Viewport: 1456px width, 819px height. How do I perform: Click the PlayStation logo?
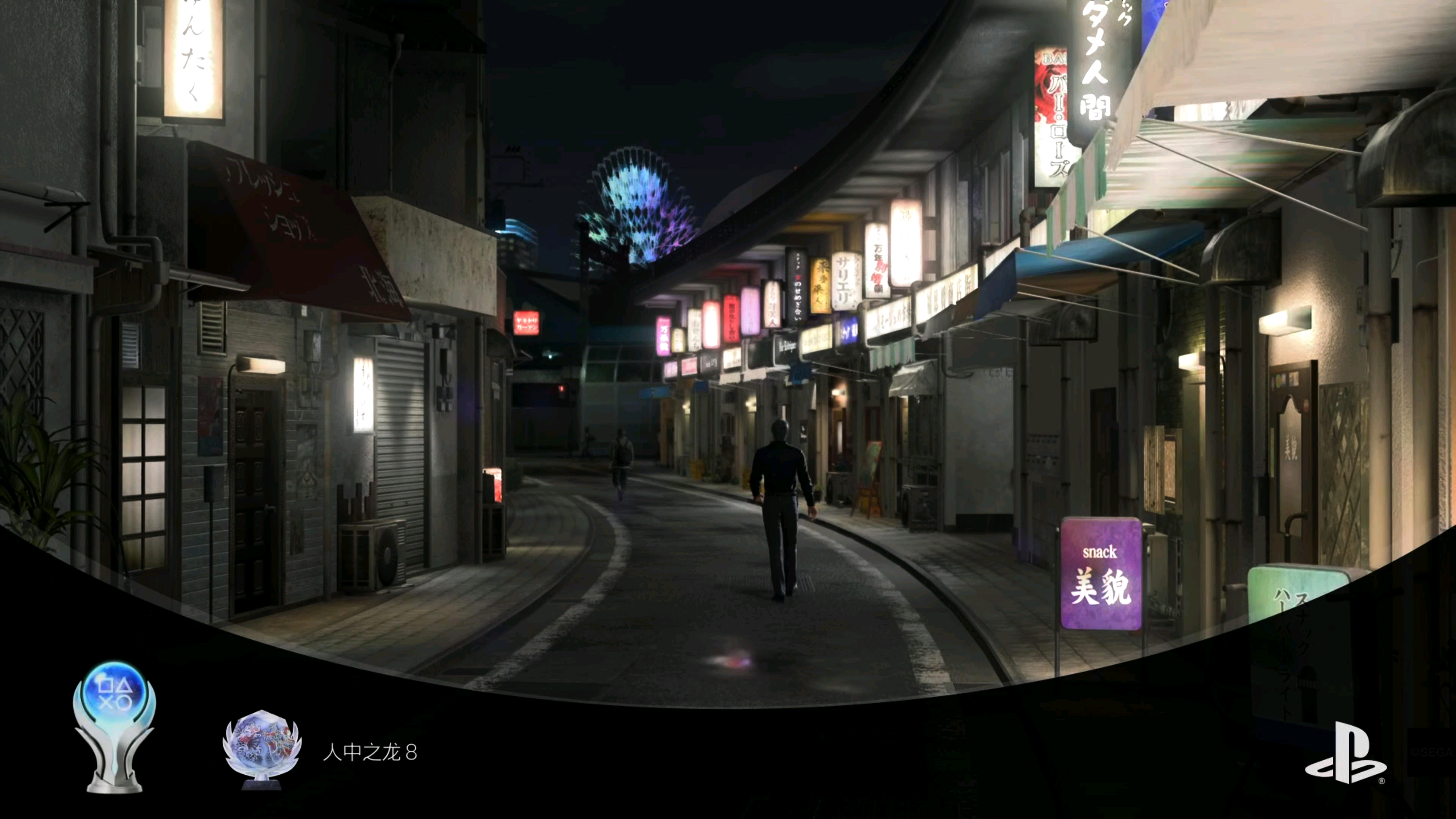coord(1345,753)
